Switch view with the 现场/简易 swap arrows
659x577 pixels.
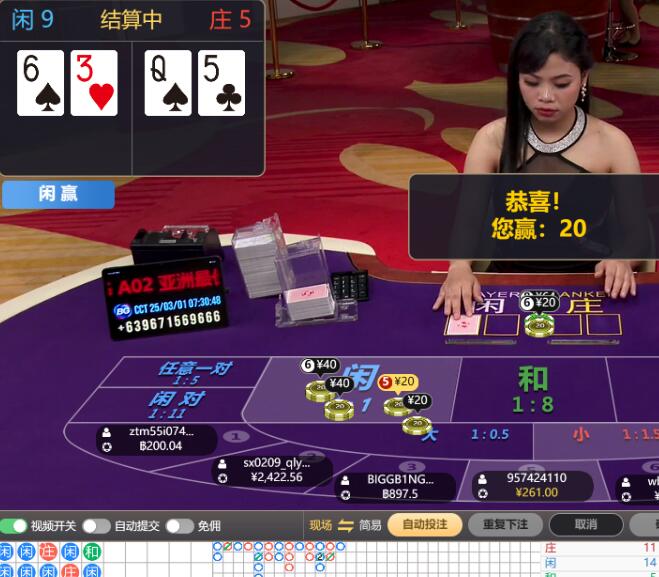[346, 525]
